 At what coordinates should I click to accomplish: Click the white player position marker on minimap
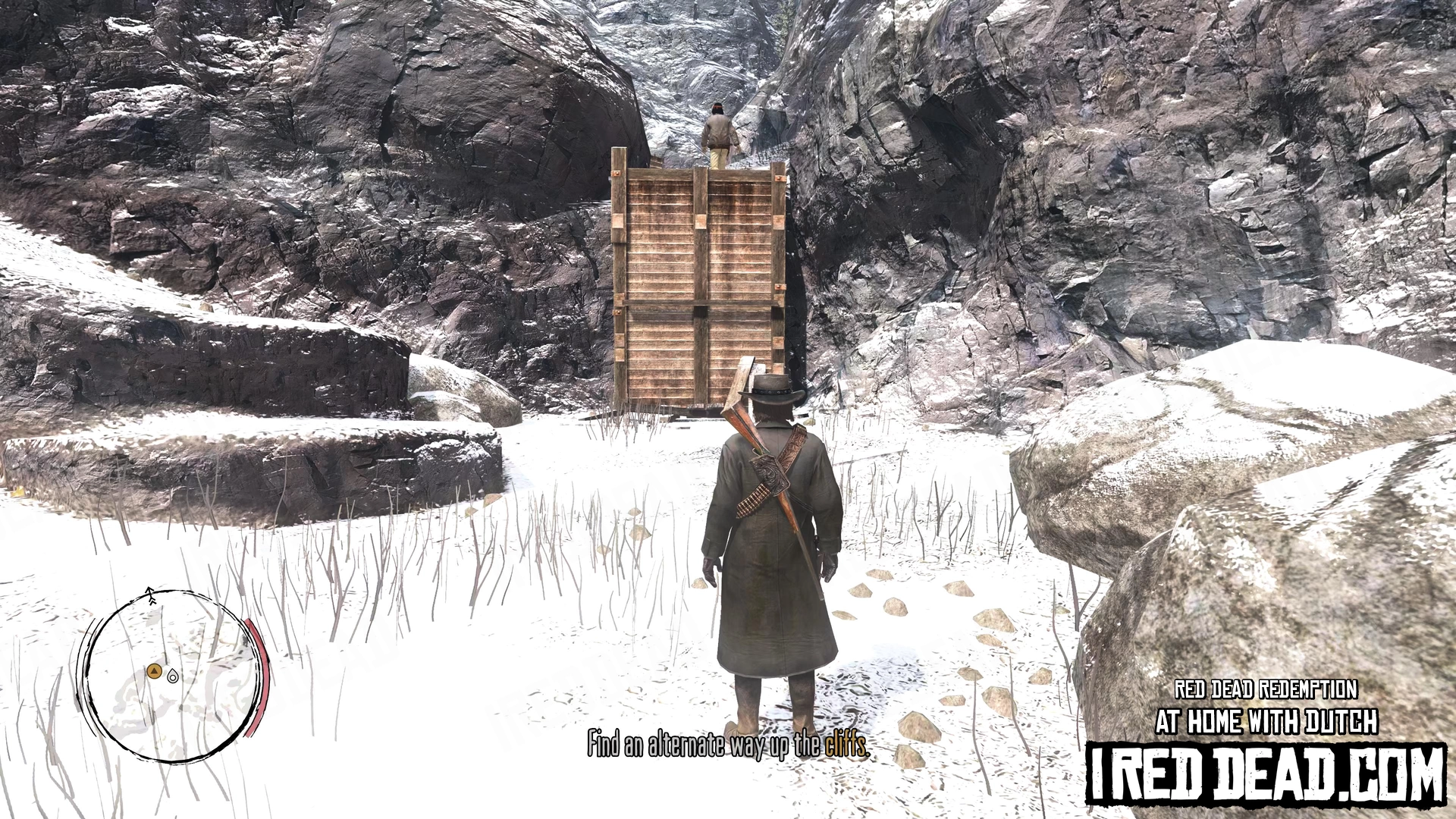click(172, 676)
